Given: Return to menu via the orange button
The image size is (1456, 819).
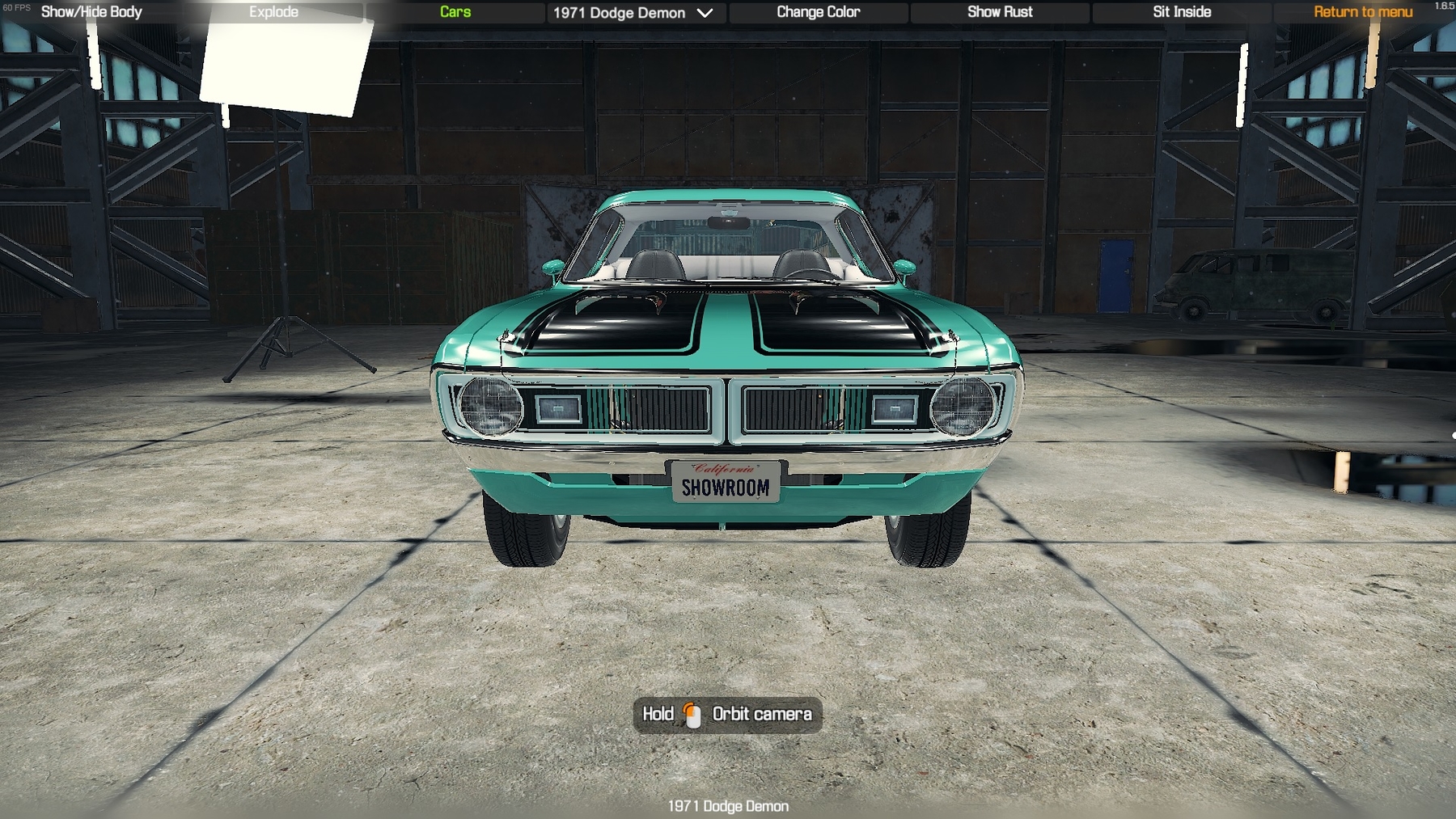Looking at the screenshot, I should 1362,12.
